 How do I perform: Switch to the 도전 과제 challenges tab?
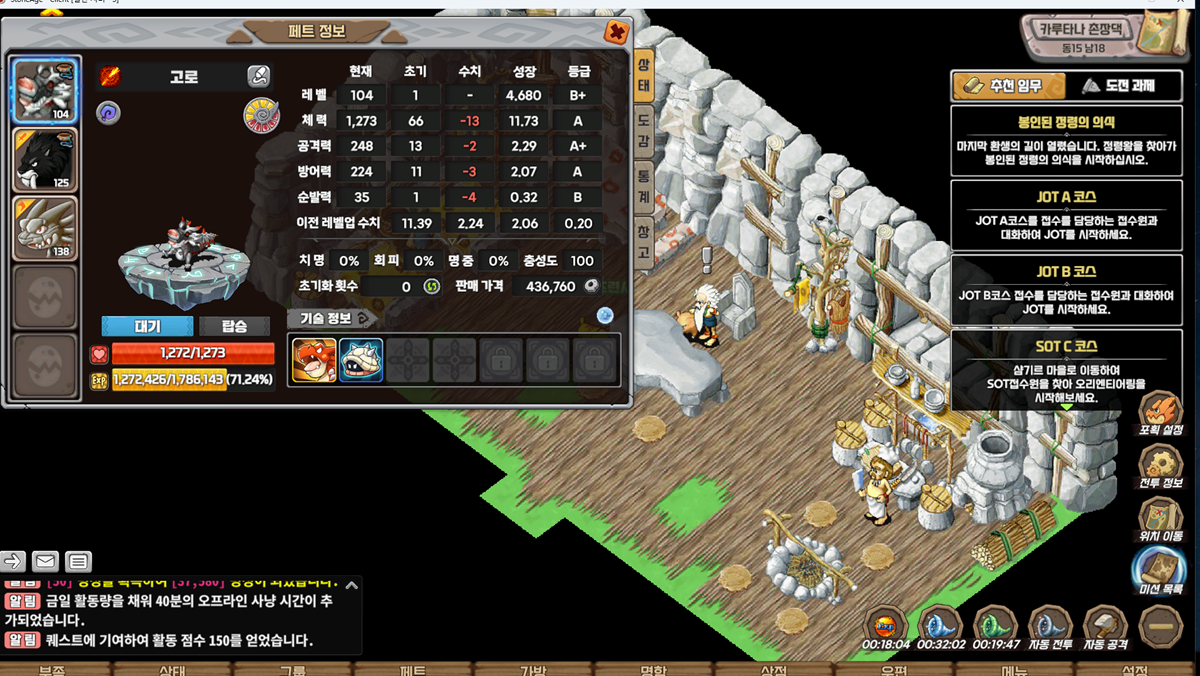click(1119, 86)
